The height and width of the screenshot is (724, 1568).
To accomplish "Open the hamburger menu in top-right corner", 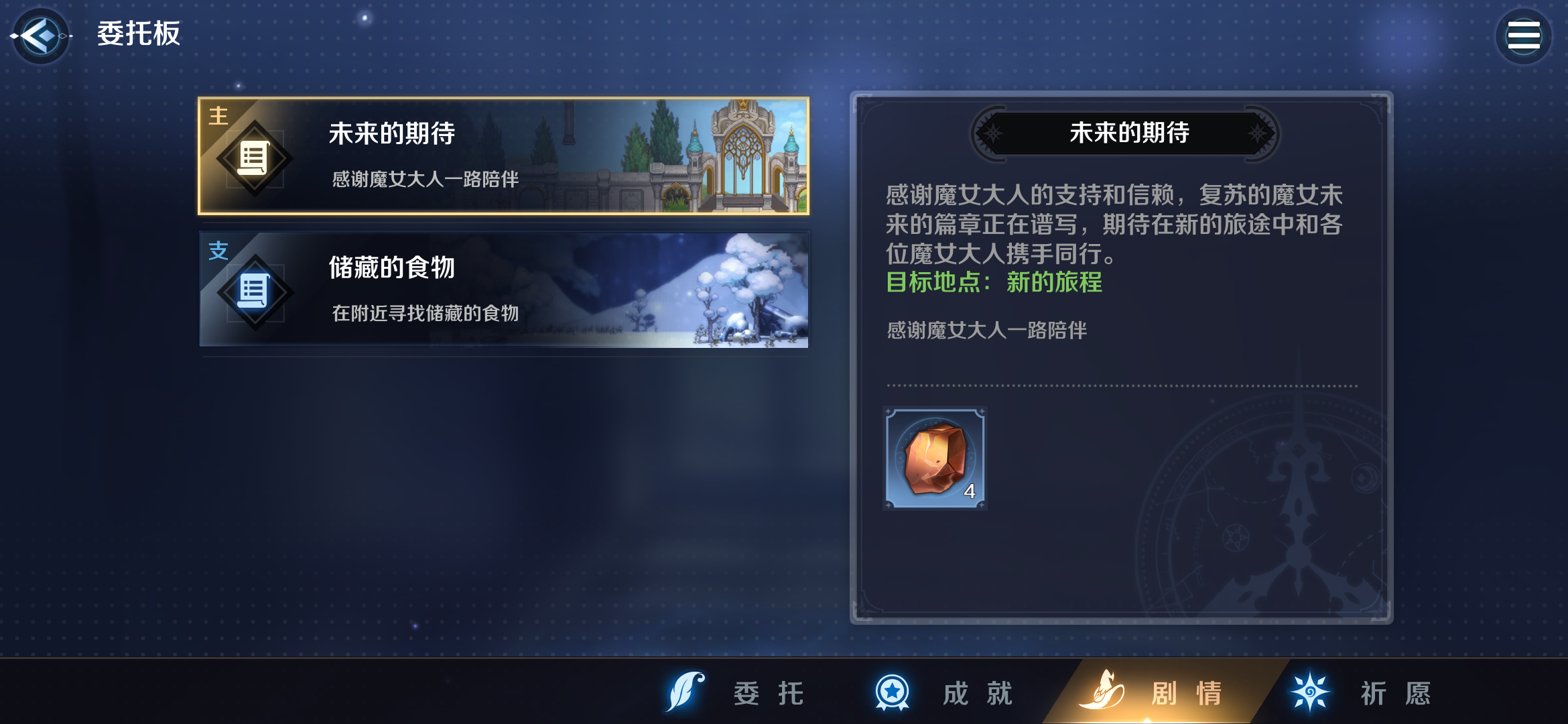I will pyautogui.click(x=1522, y=36).
